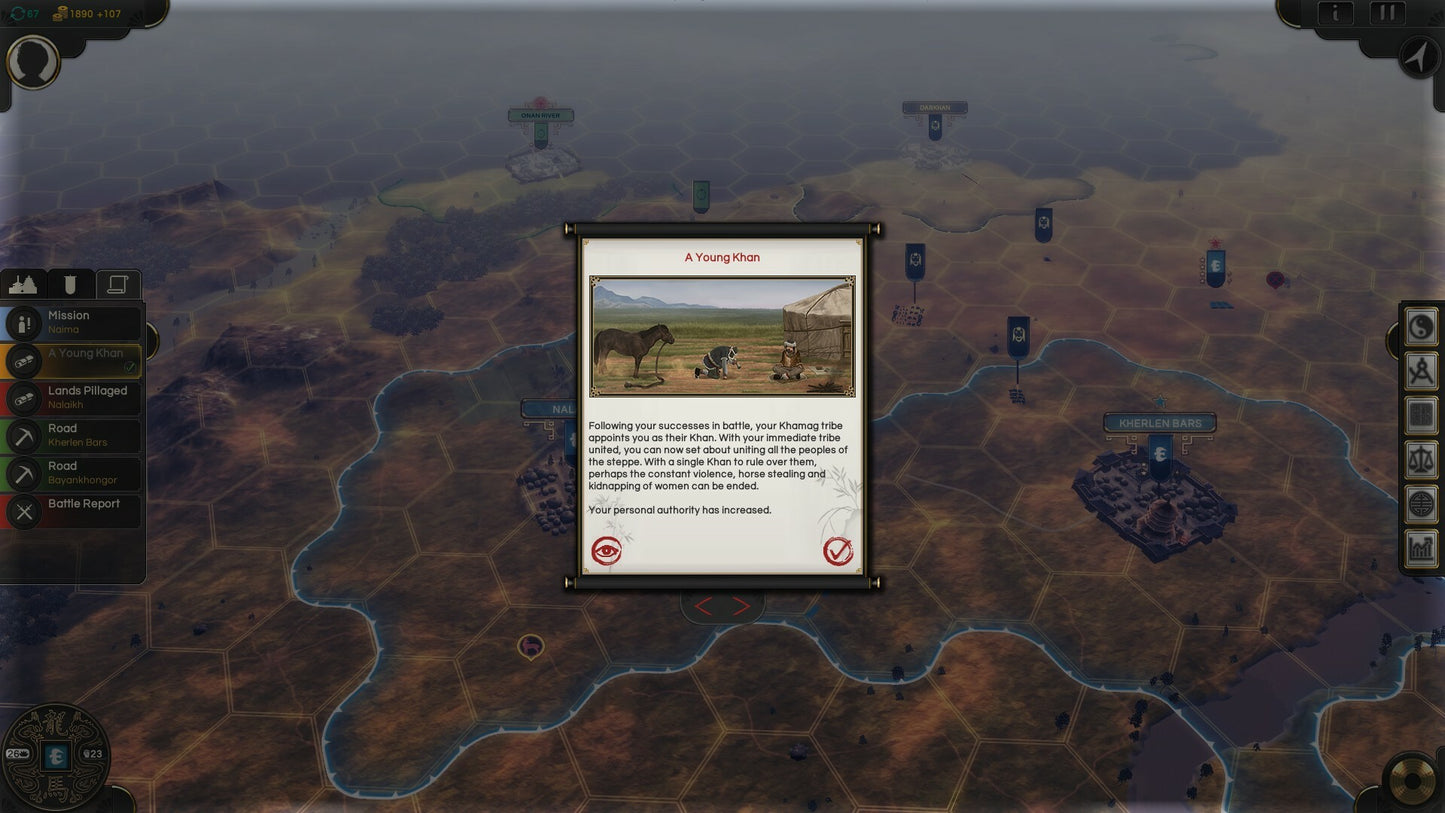Accept the A Young Khan event with checkmark

(839, 549)
